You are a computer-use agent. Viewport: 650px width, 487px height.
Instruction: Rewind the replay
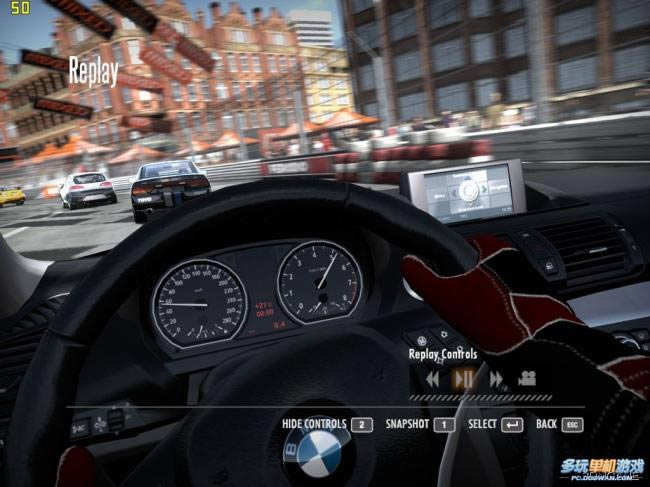click(432, 379)
